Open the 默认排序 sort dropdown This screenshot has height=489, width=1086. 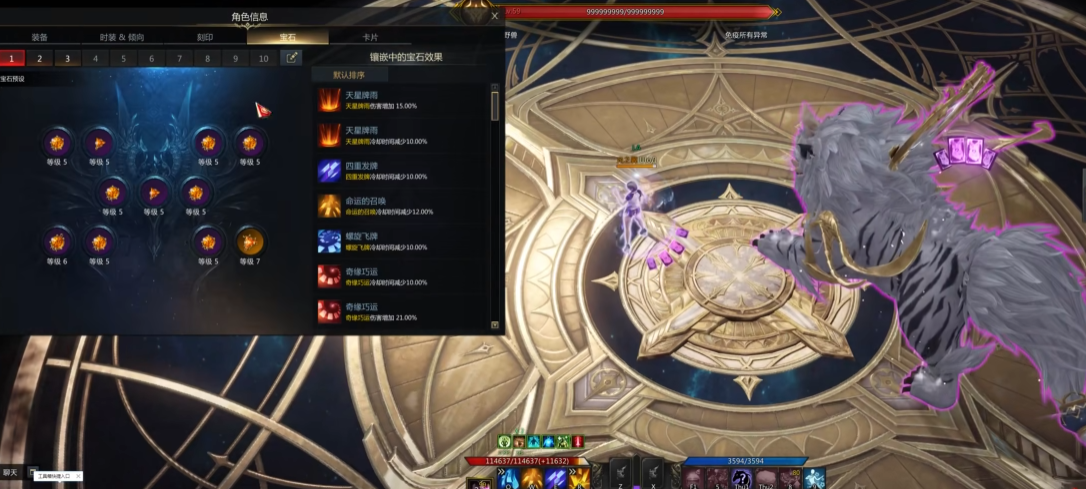click(350, 75)
